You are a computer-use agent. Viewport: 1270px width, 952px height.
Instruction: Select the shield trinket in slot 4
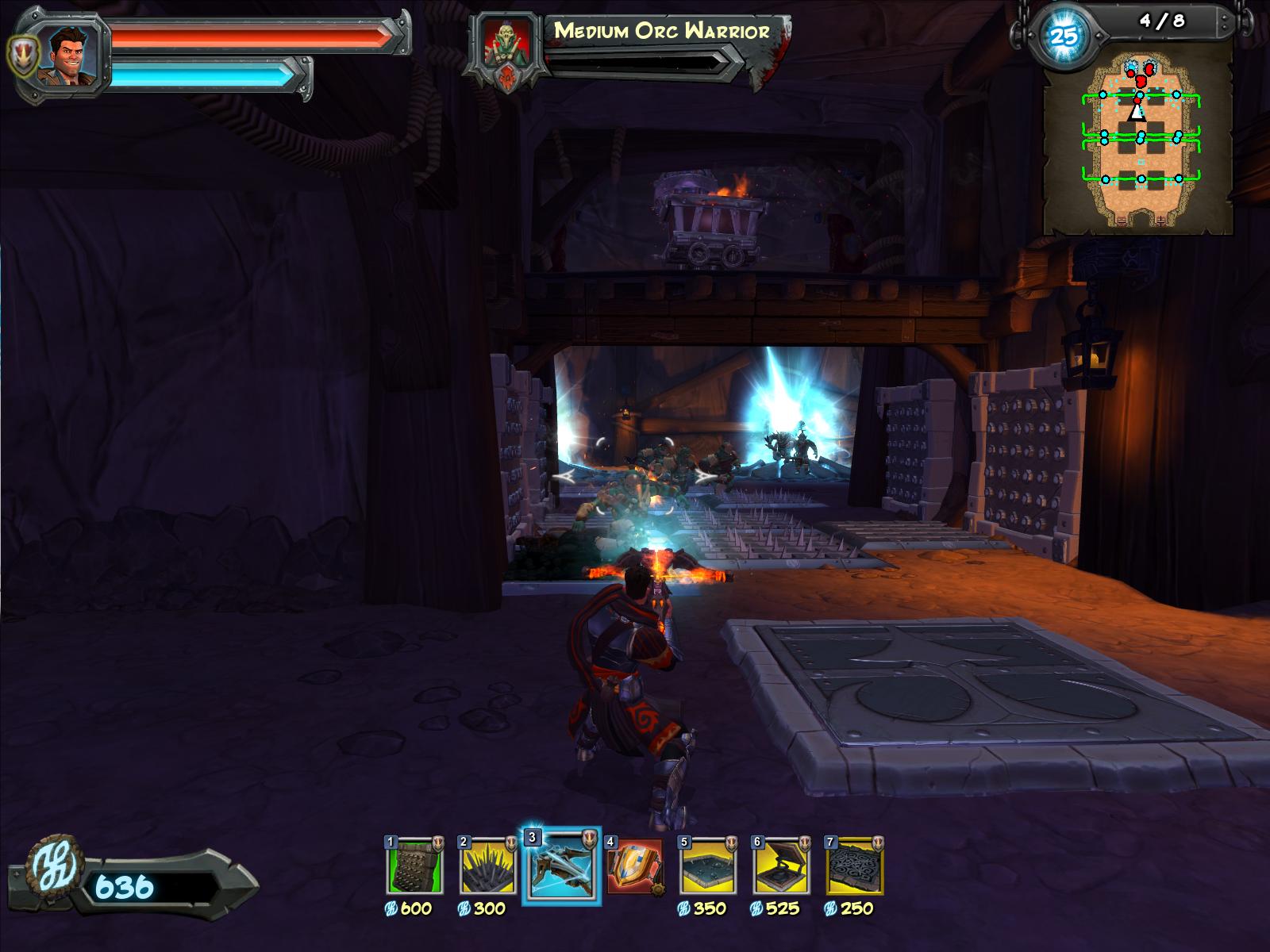click(634, 867)
